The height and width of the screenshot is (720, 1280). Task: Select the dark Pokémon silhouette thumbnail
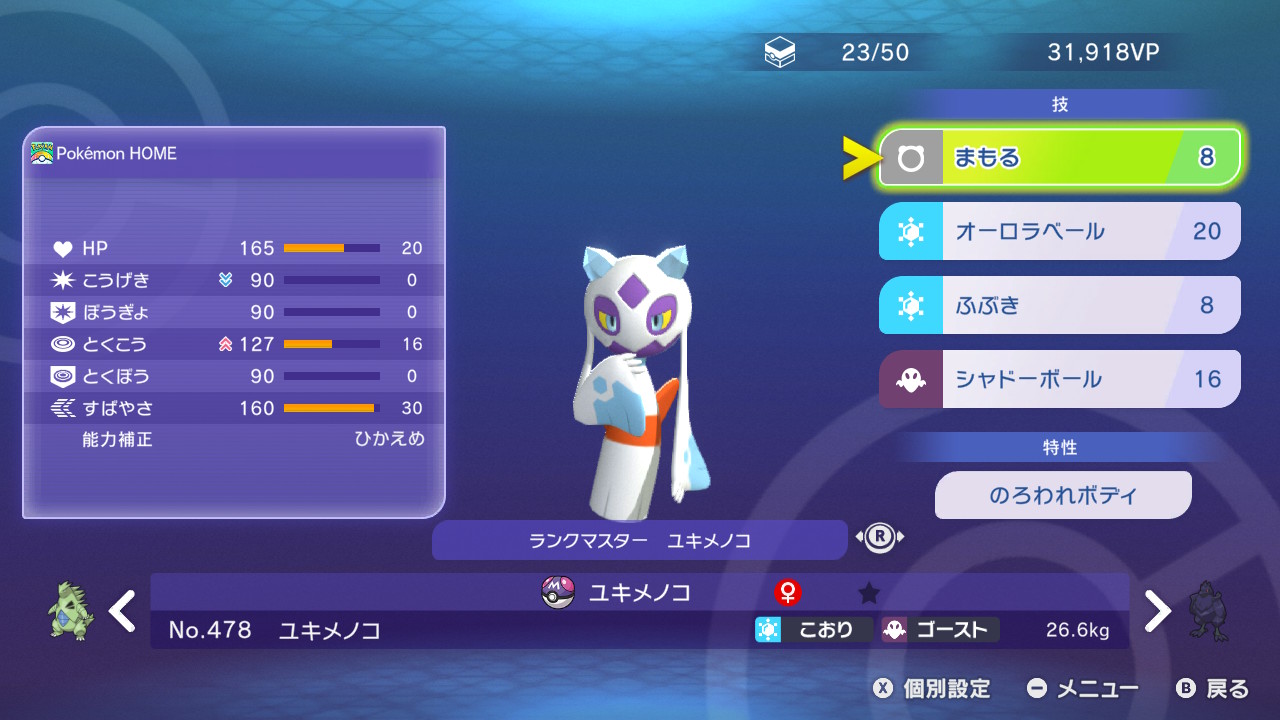click(1209, 611)
